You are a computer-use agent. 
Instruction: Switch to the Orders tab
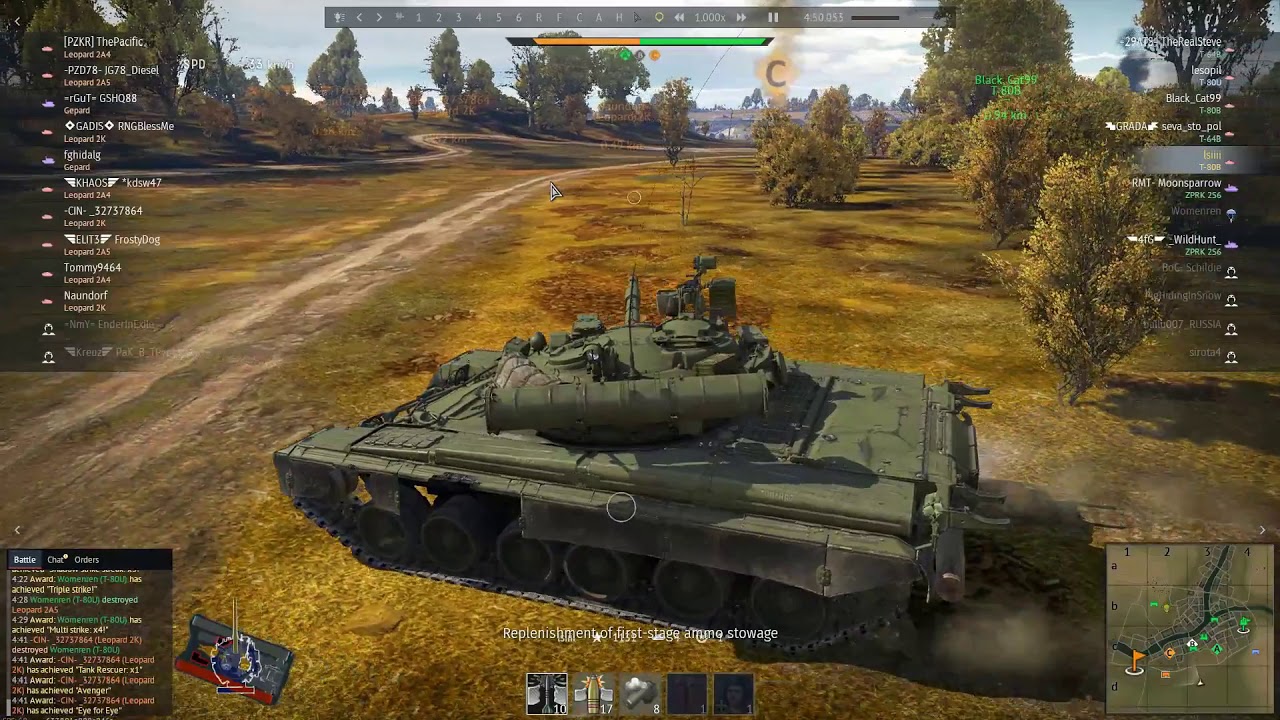coord(87,560)
